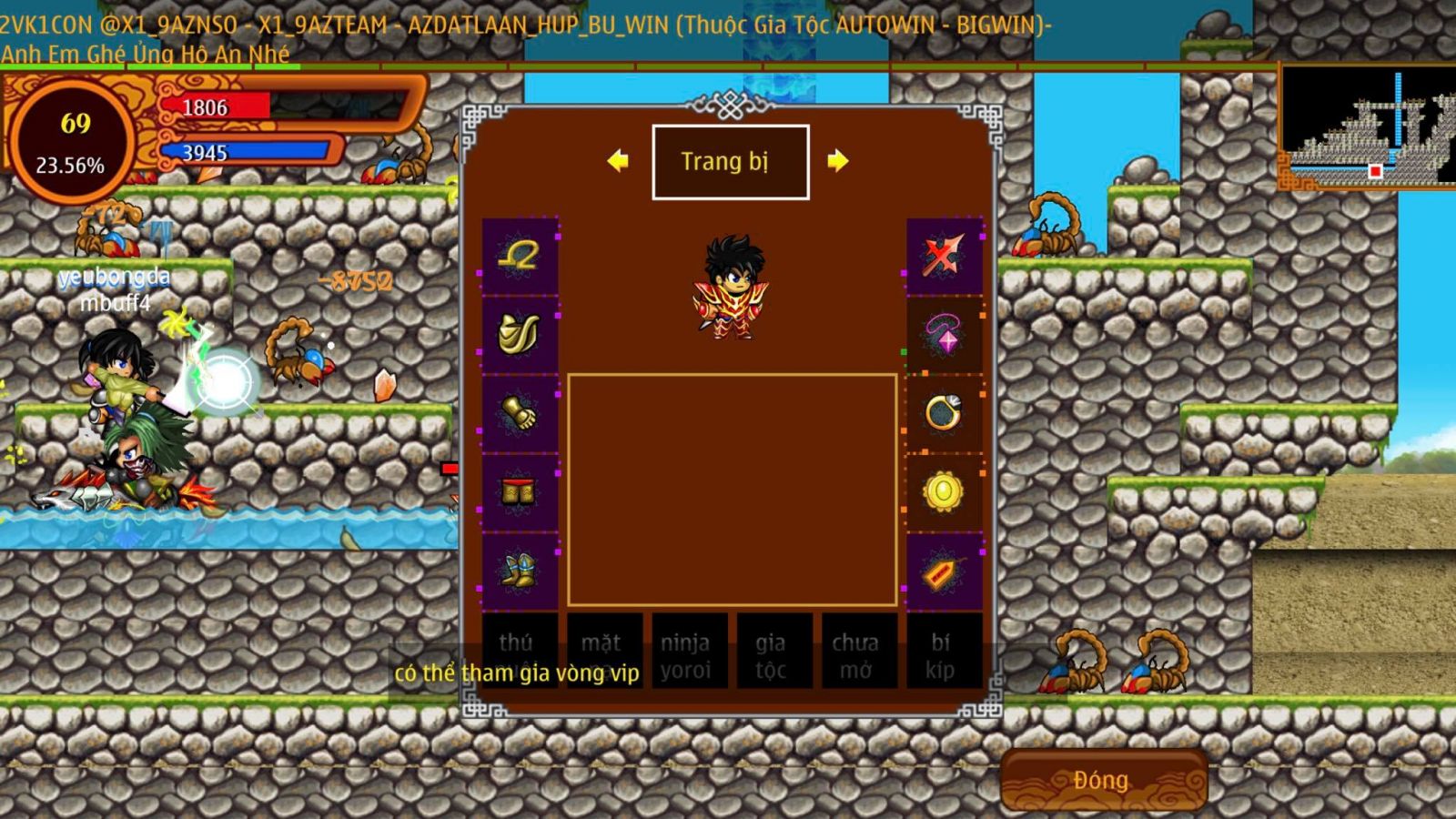Open the minimap

click(1367, 127)
